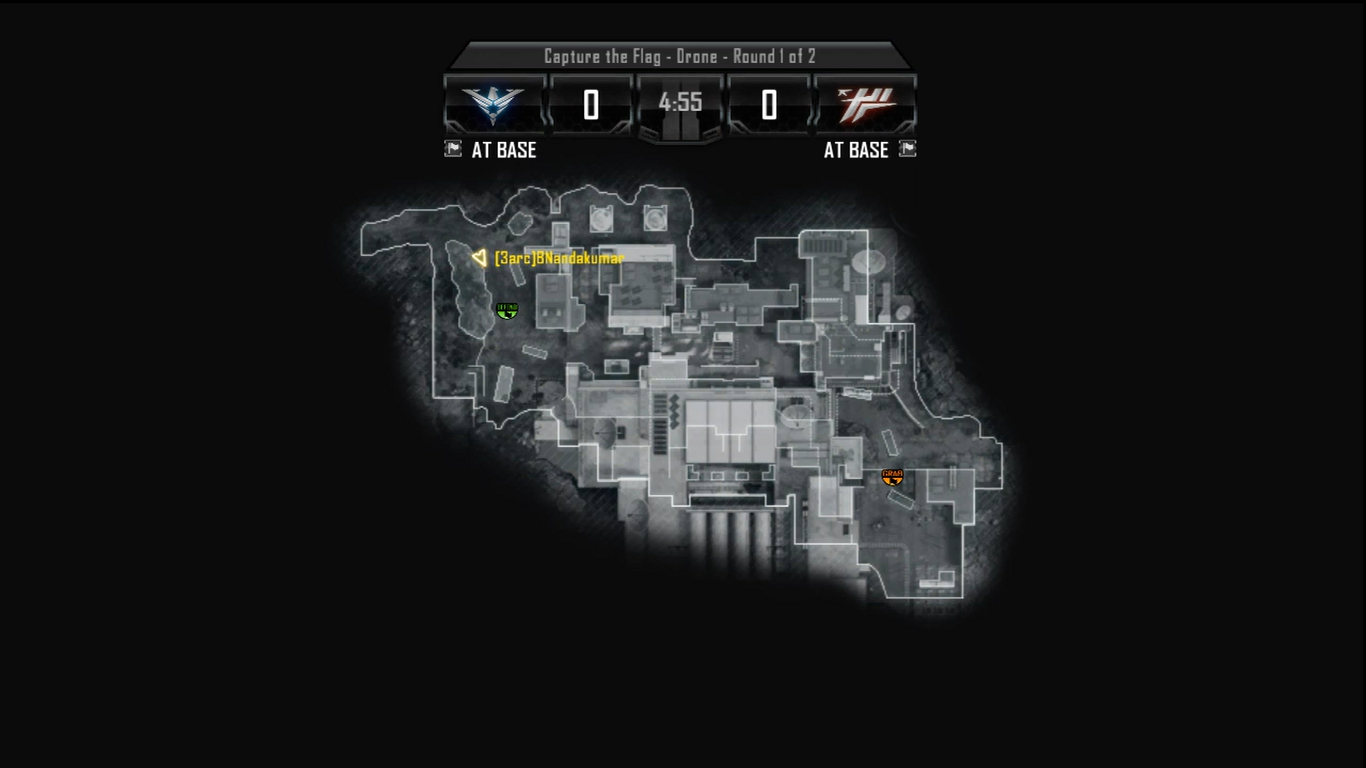Pick the yellow player arrow for [3arc]BNandakumar
This screenshot has width=1366, height=768.
click(479, 258)
